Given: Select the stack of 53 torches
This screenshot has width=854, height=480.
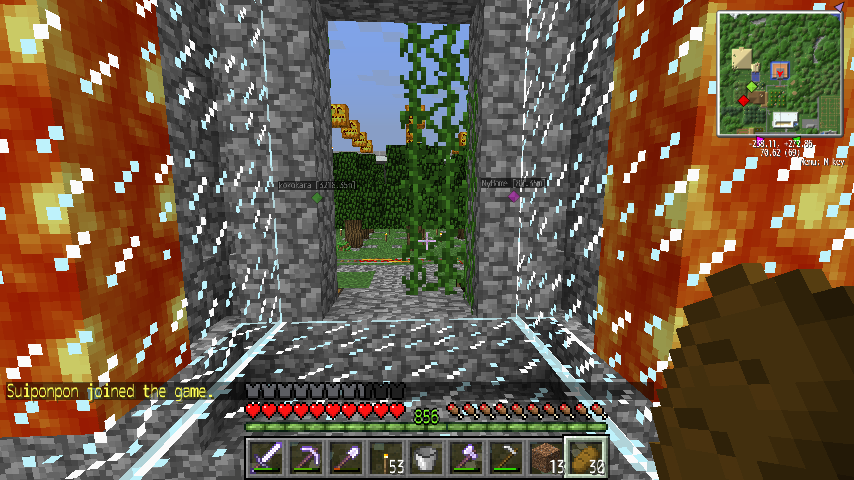Looking at the screenshot, I should [385, 459].
